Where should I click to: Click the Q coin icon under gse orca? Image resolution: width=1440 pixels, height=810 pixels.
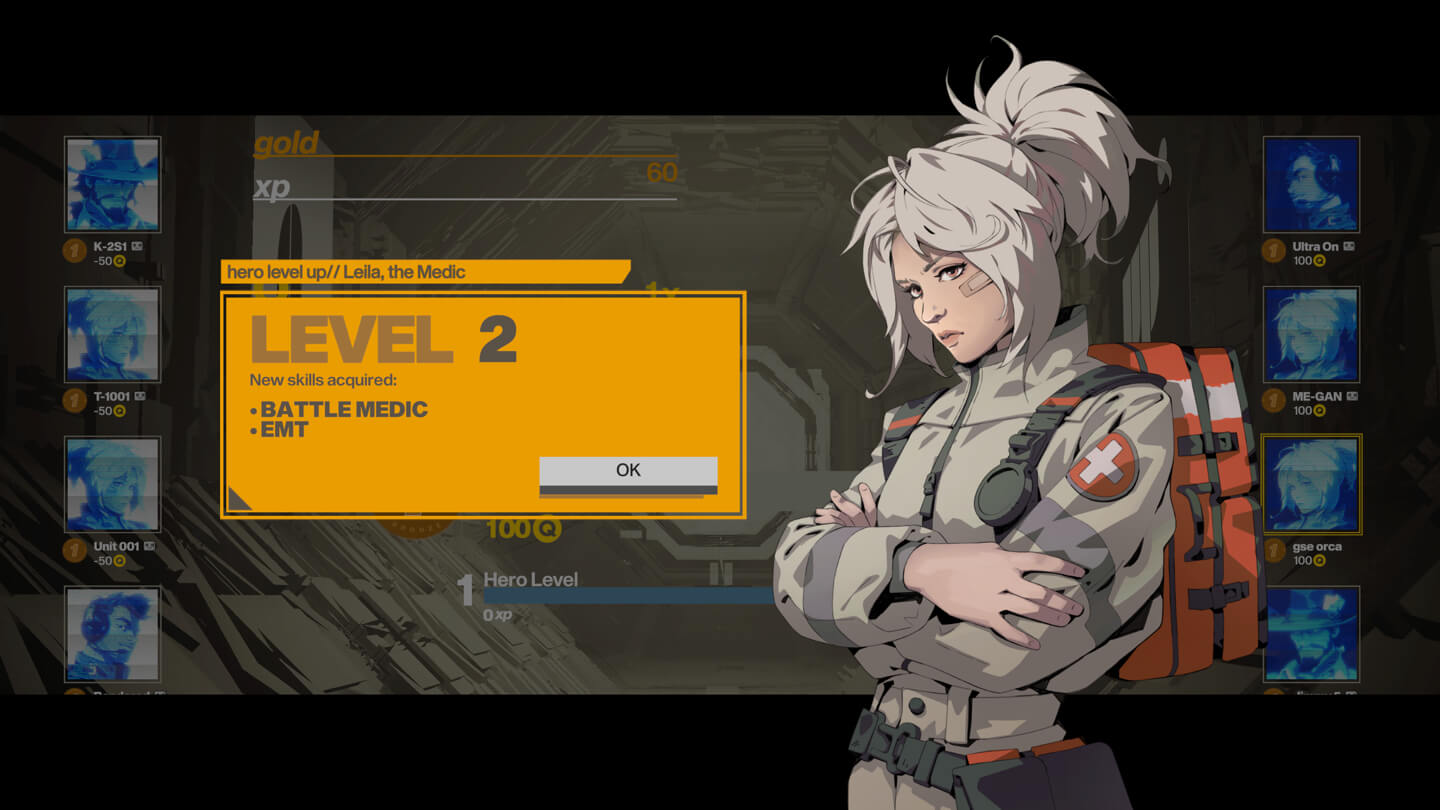1317,560
